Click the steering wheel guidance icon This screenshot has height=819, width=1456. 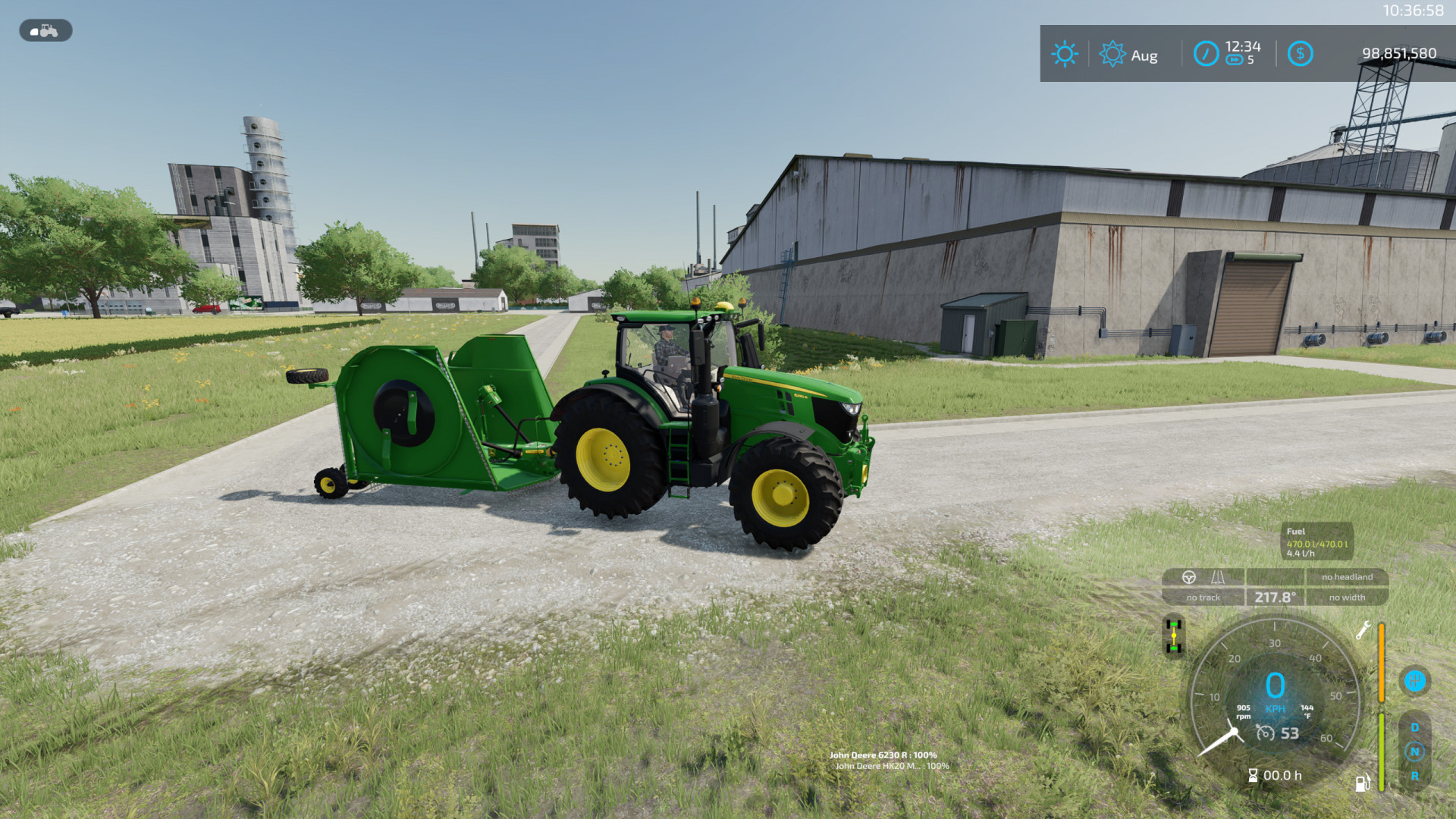tap(1189, 576)
